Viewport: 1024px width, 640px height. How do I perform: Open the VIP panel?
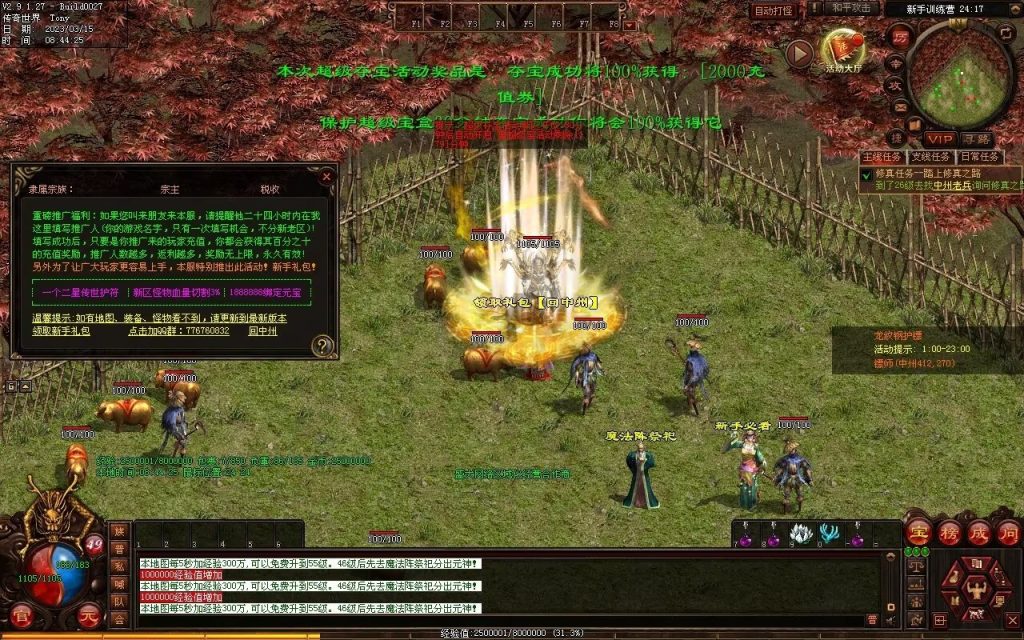click(x=939, y=139)
